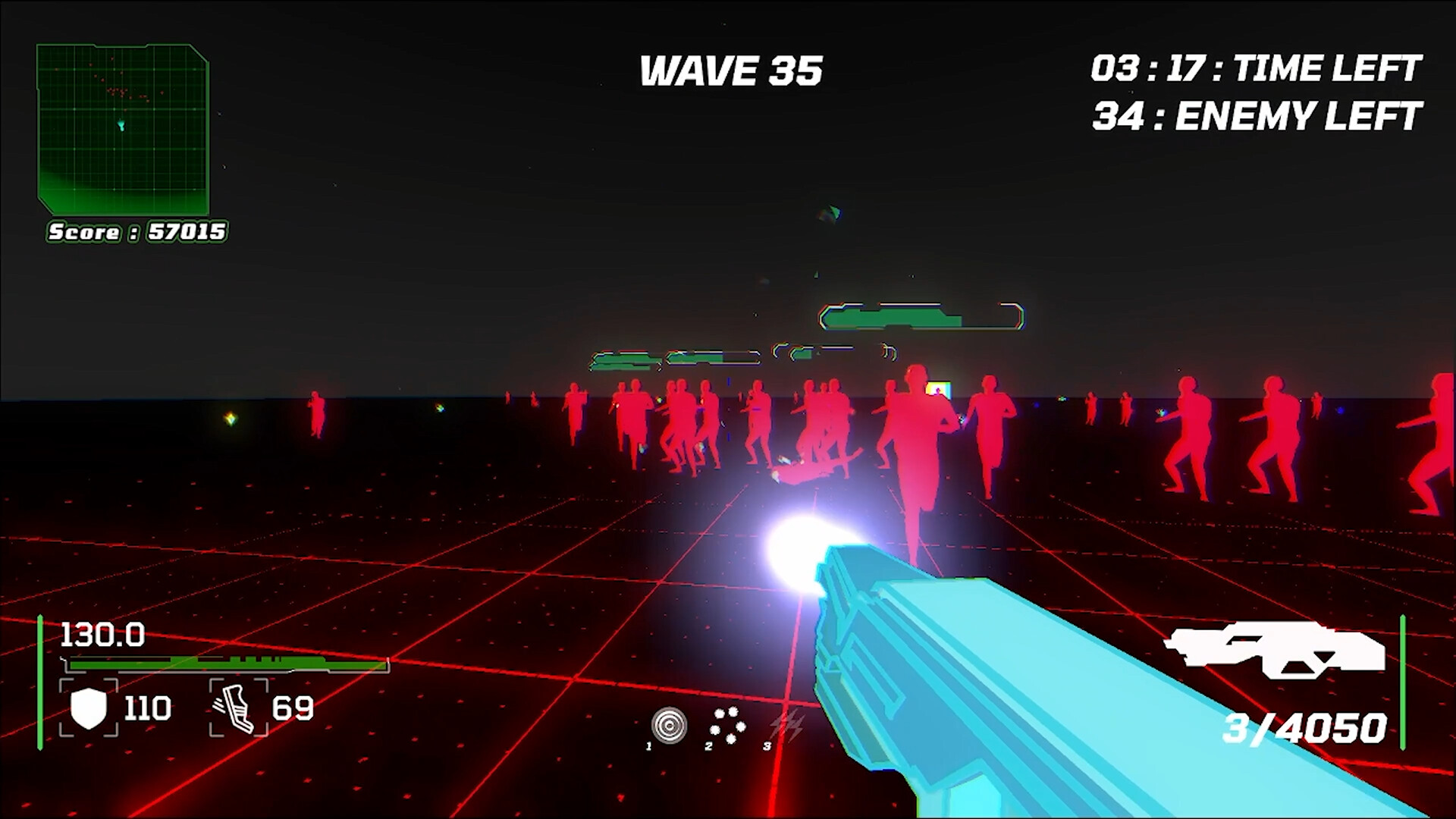
Task: Expand the WAVE 35 header banner
Action: 730,71
